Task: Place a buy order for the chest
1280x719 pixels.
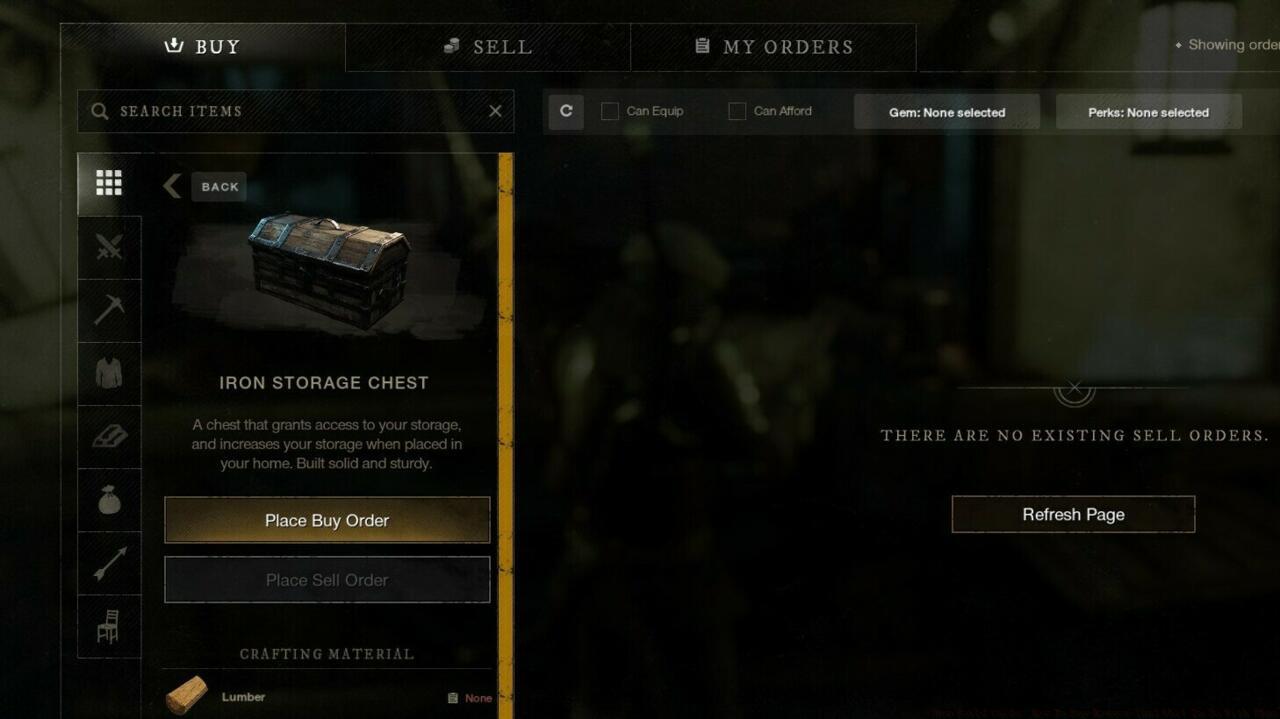Action: tap(327, 520)
